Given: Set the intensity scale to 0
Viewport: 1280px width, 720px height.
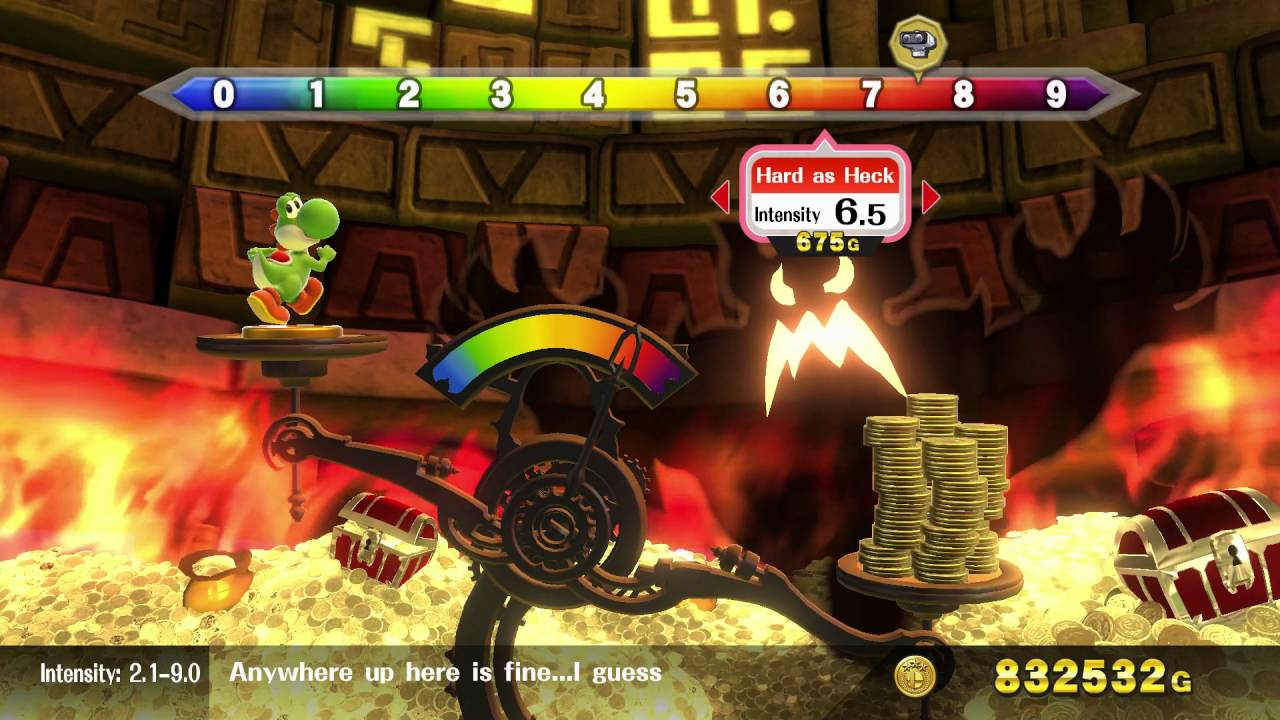Looking at the screenshot, I should (224, 95).
